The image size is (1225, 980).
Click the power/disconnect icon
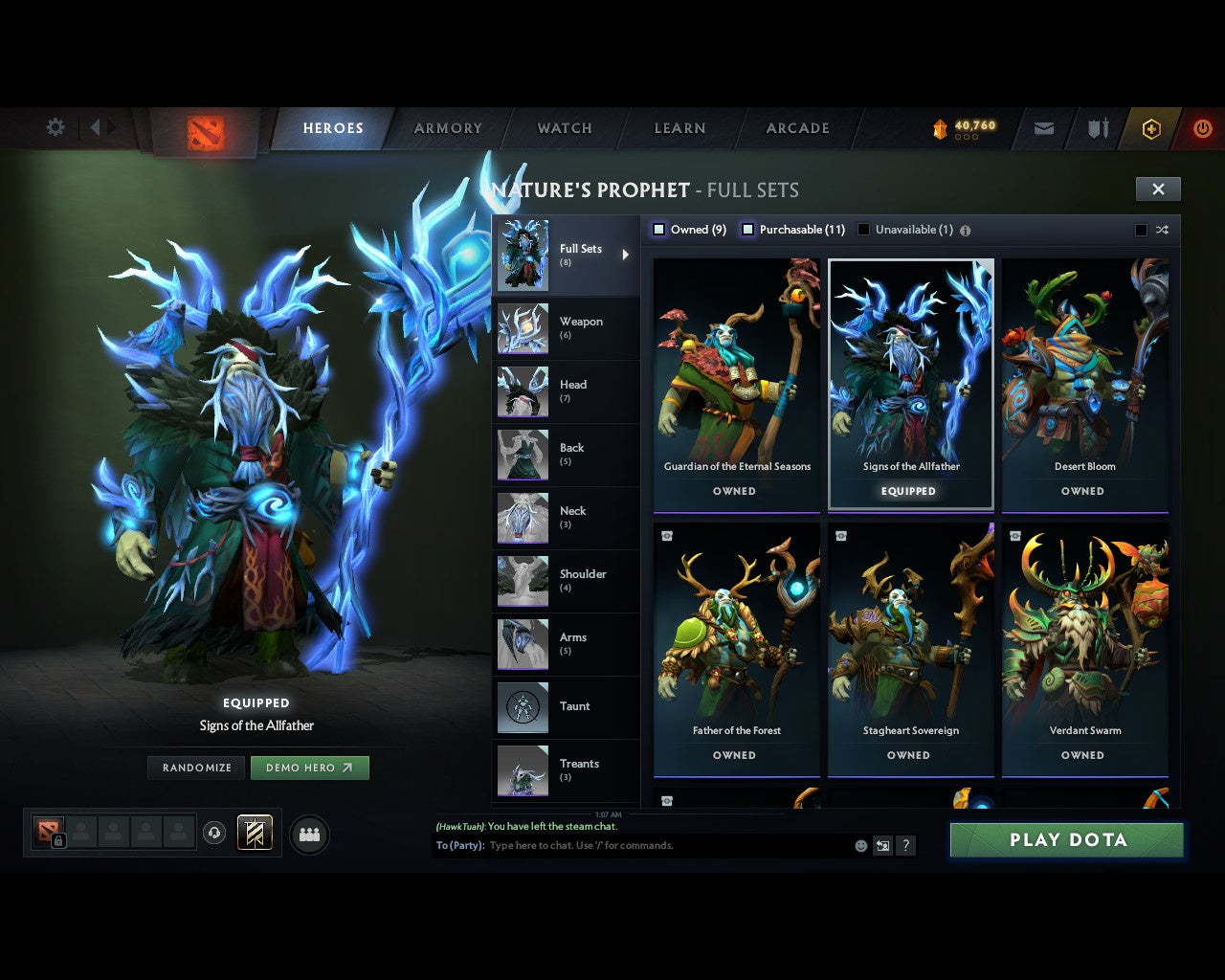(1202, 127)
